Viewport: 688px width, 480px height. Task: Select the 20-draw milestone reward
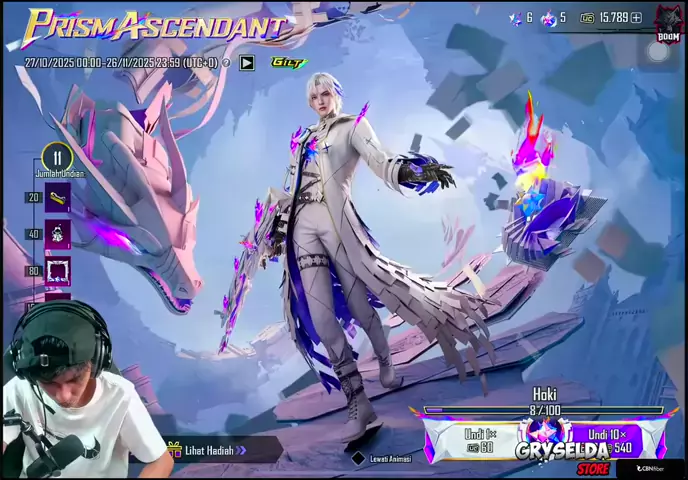tap(58, 197)
